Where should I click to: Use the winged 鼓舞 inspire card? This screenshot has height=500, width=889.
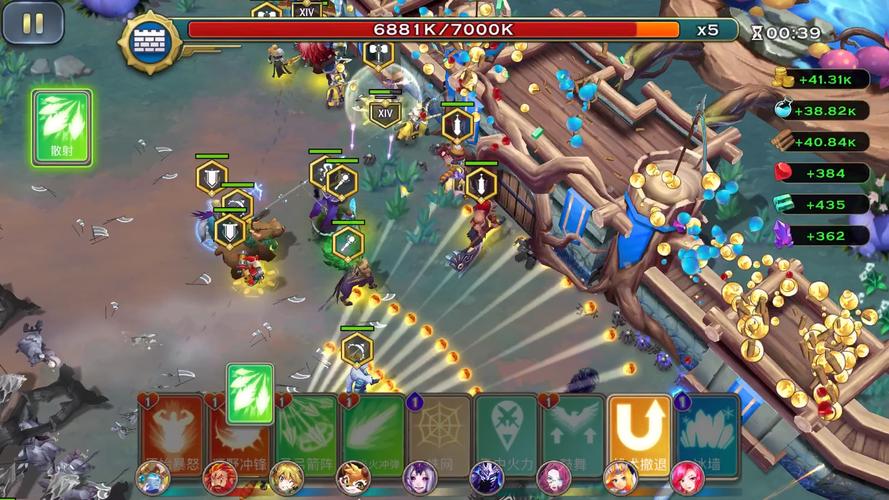[x=573, y=432]
